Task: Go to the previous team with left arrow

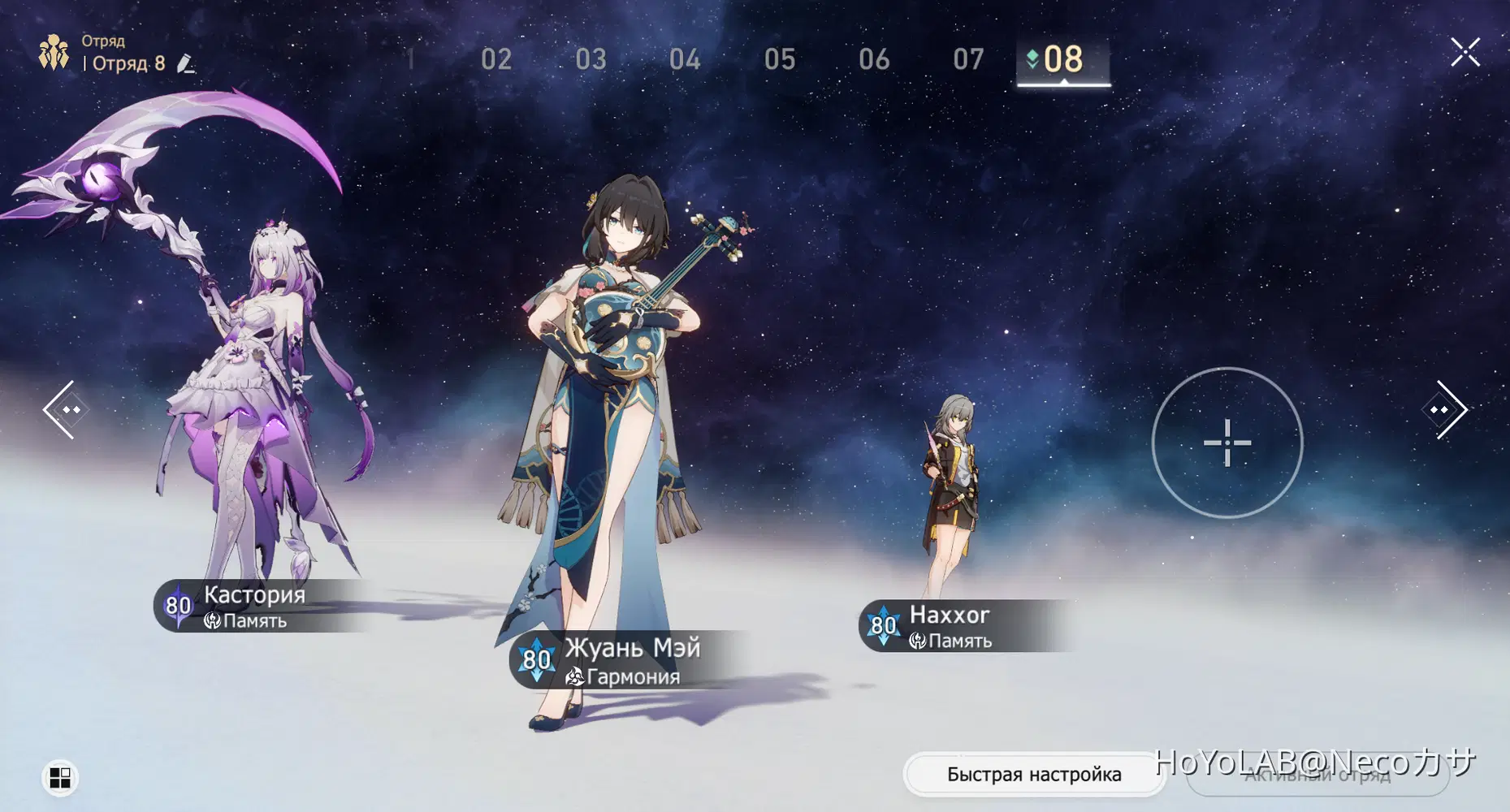Action: [x=63, y=409]
